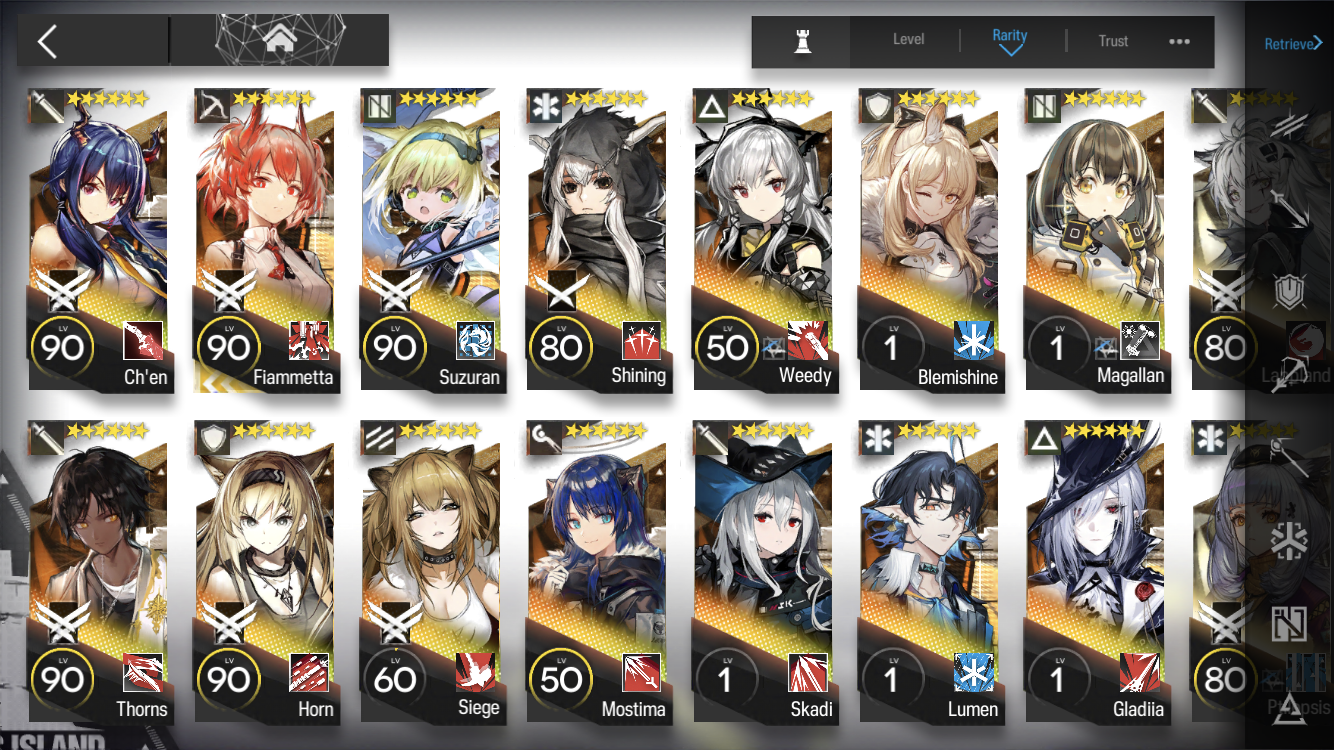Select the Thorns operator card

[100, 572]
